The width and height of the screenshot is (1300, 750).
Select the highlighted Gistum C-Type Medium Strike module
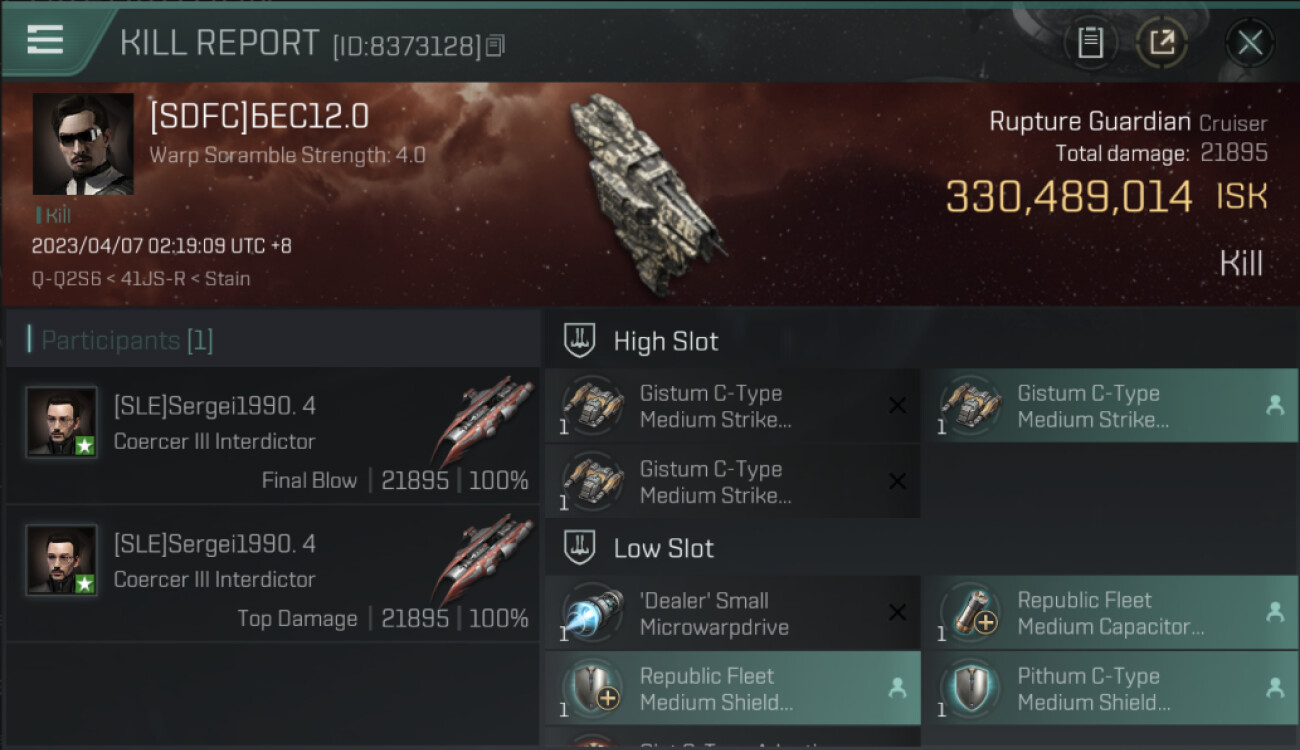pyautogui.click(x=1109, y=406)
